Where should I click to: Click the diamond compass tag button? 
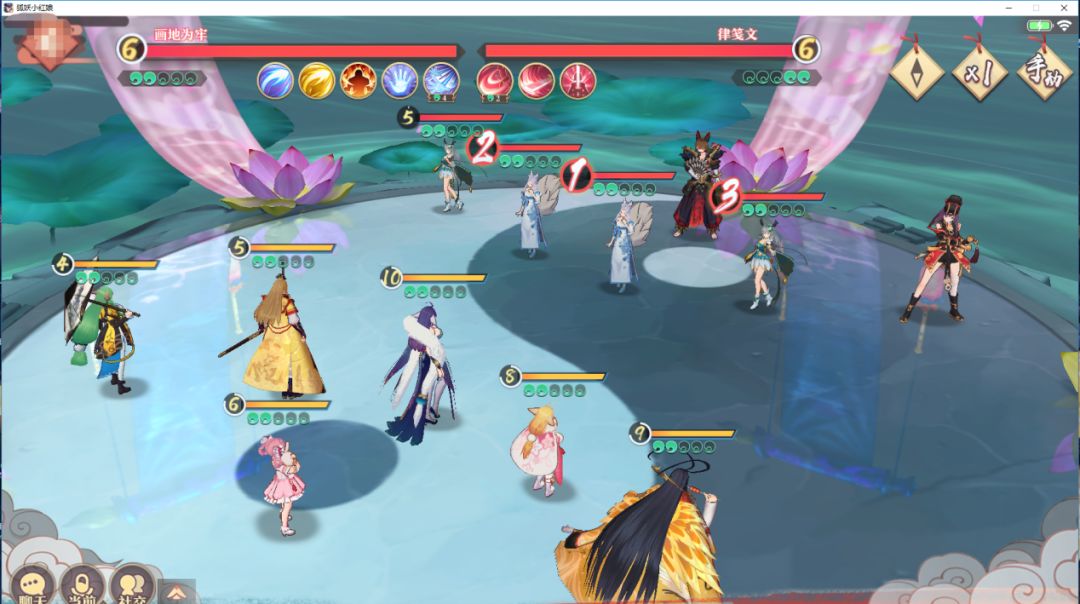[916, 71]
